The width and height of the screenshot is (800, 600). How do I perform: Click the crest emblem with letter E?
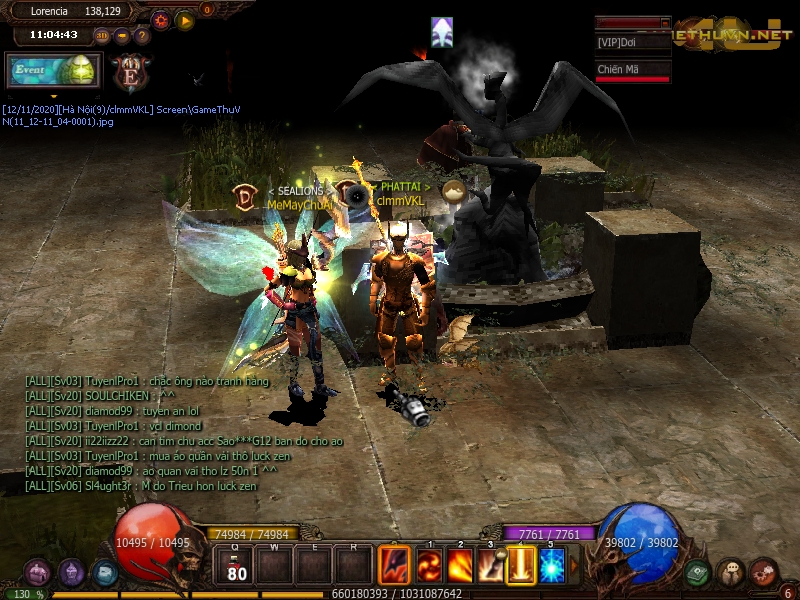click(x=130, y=71)
